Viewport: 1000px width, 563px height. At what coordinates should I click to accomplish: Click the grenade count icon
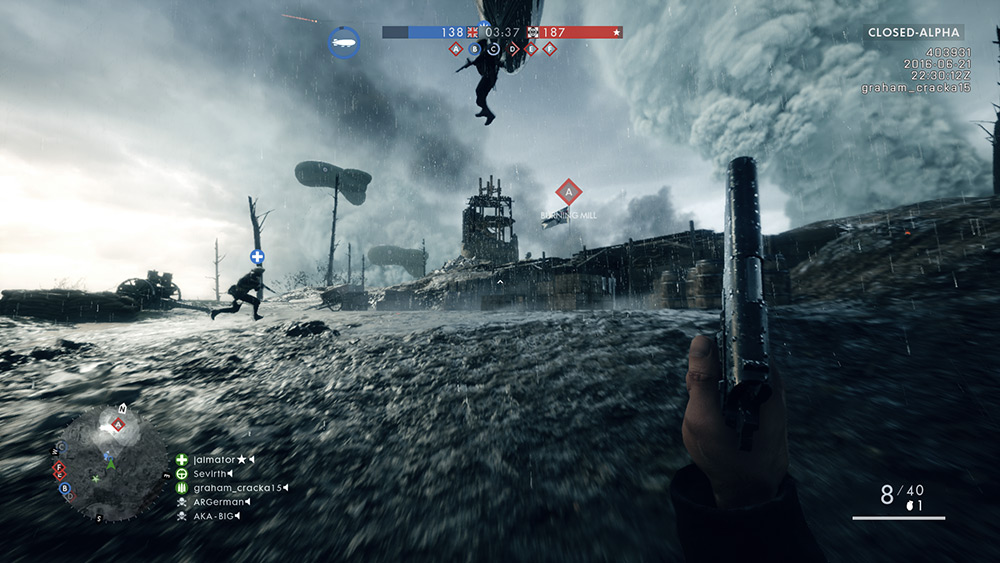(911, 506)
